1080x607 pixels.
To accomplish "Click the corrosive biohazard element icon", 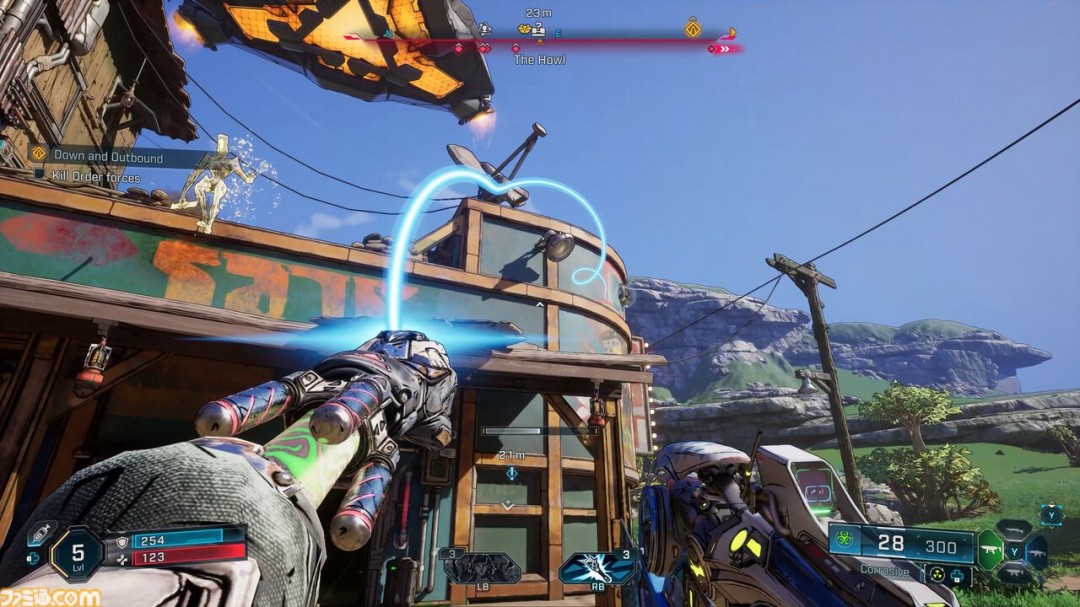I will (843, 541).
